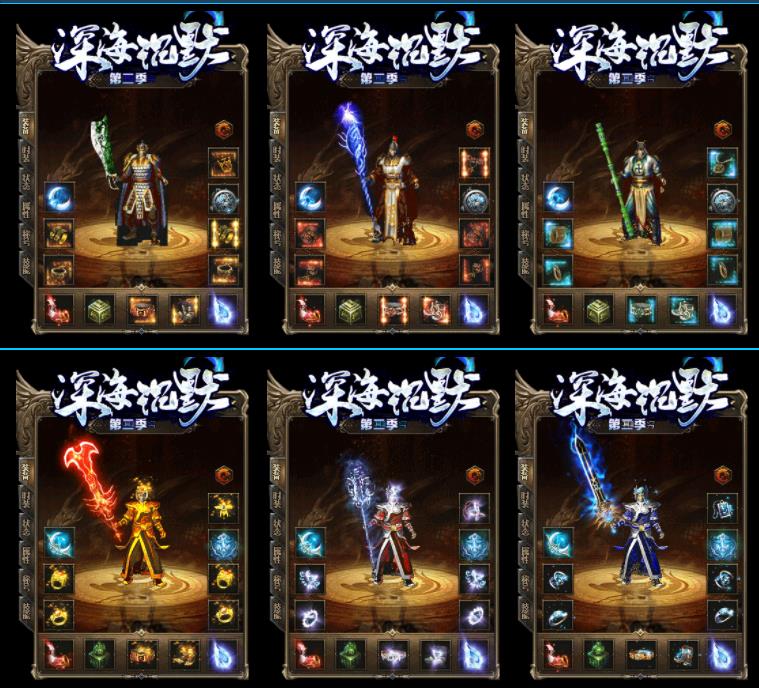Select golden belt slot beneath the blue sword character
The image size is (759, 688).
click(640, 655)
